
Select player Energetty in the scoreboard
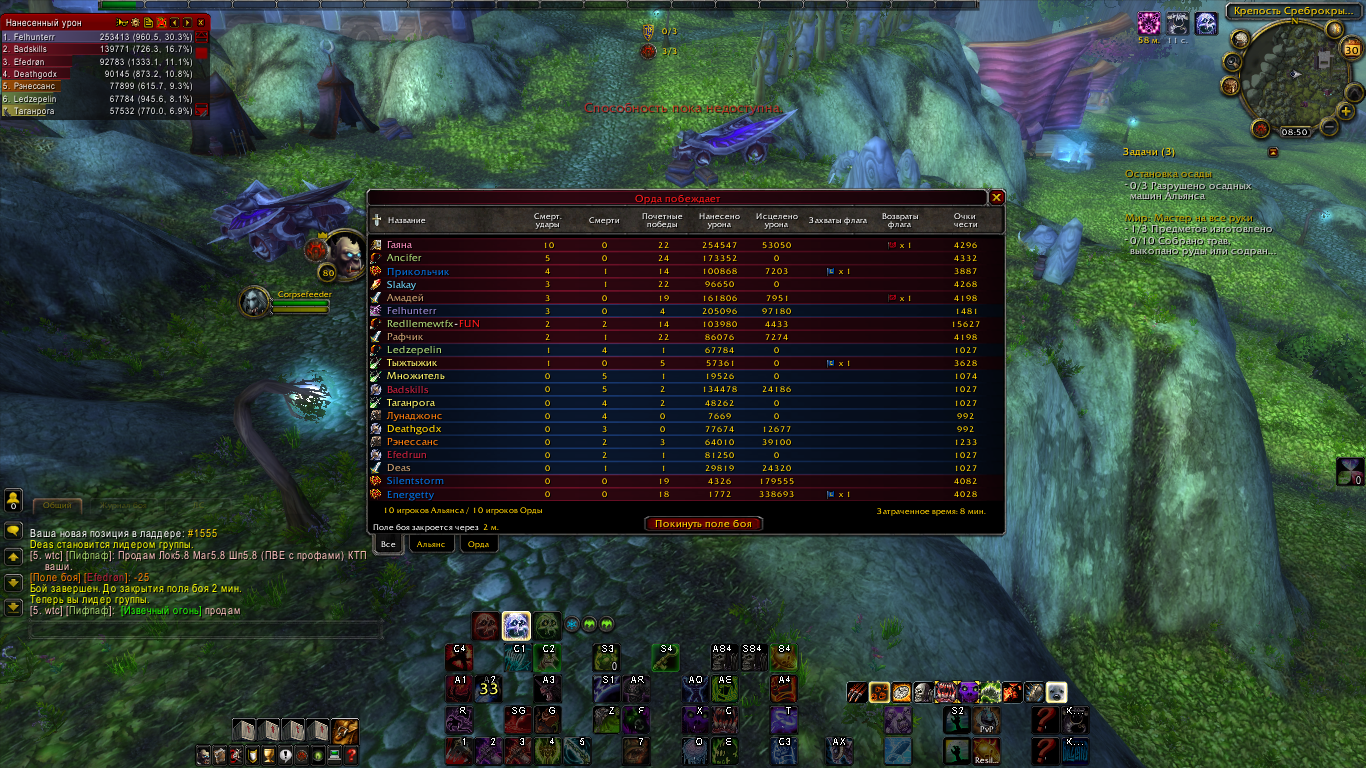pyautogui.click(x=410, y=494)
